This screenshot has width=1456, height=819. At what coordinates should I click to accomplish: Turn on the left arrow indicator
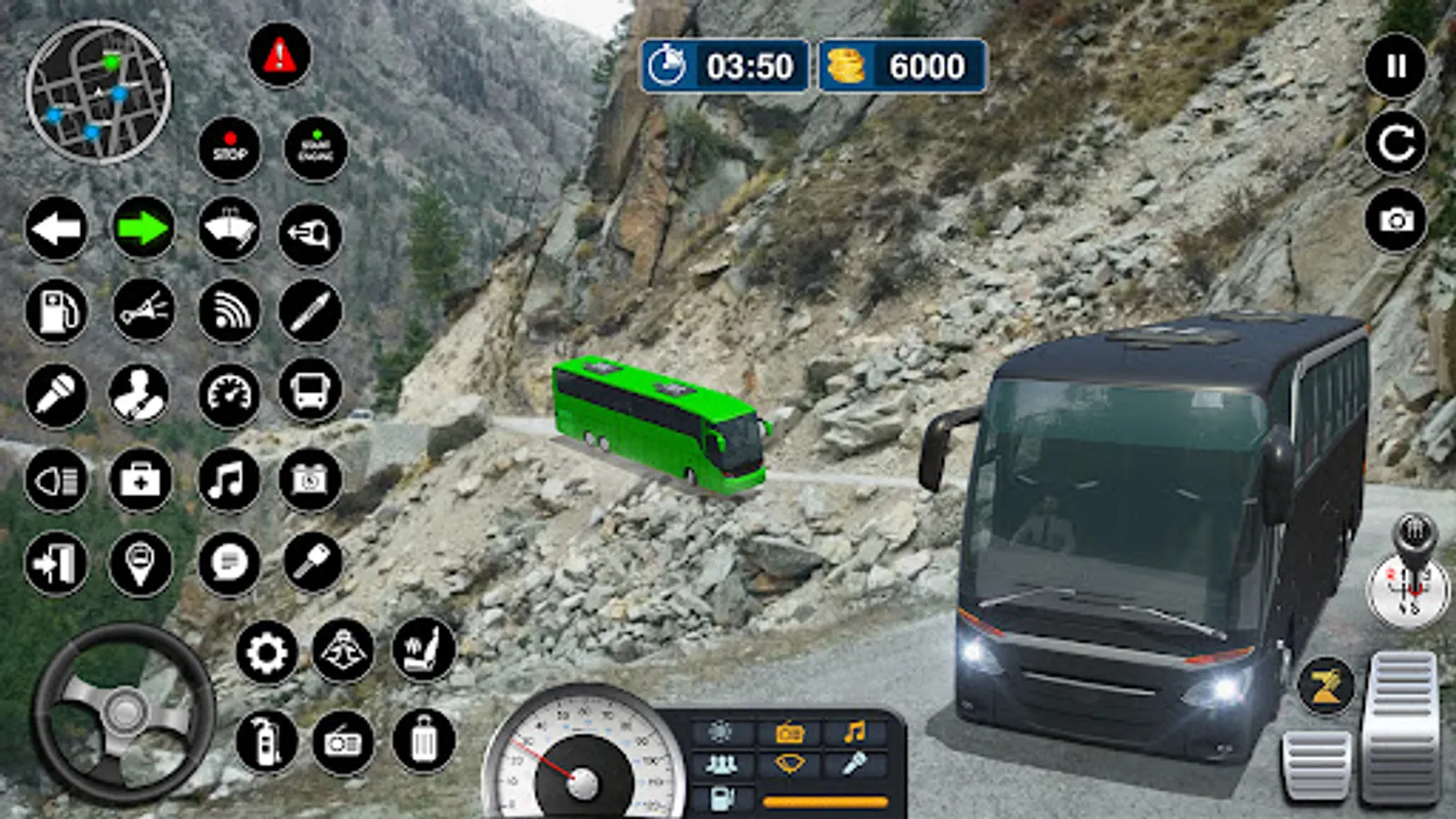click(x=56, y=228)
